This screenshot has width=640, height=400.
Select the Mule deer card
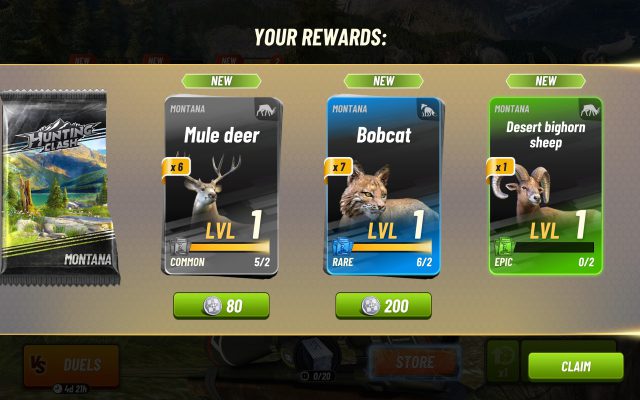pyautogui.click(x=221, y=185)
